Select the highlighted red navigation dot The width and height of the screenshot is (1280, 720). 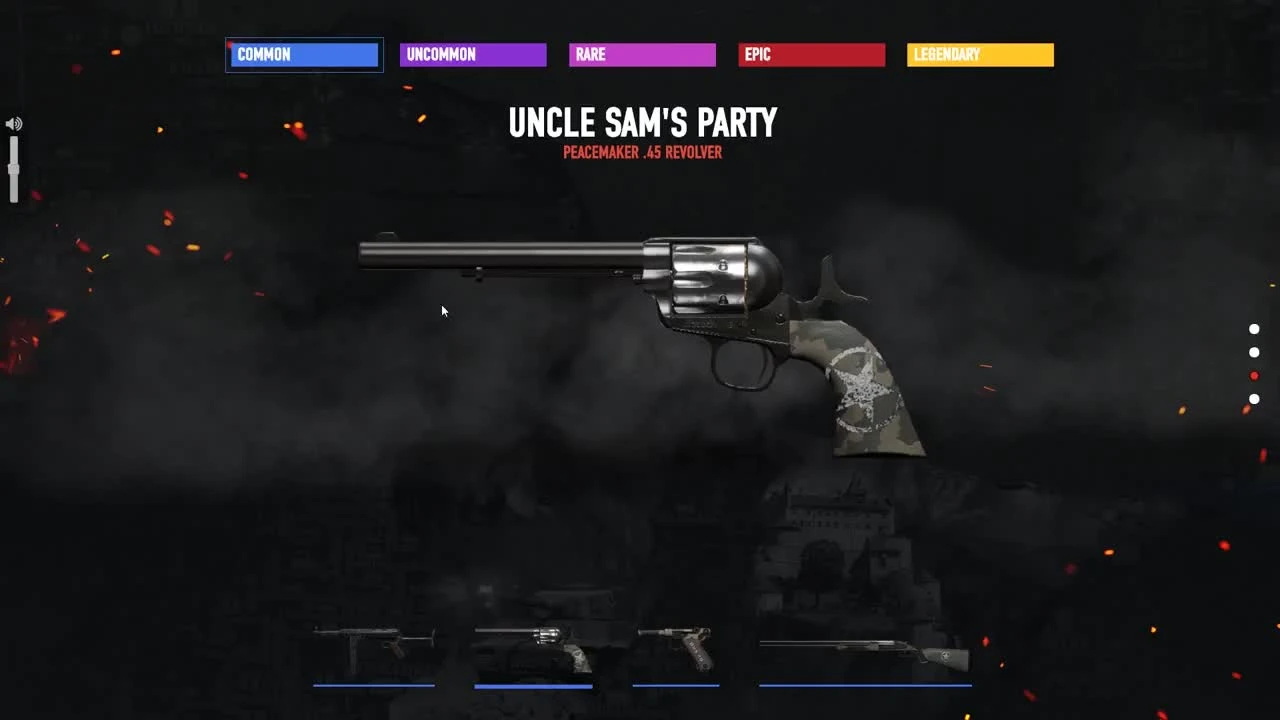click(1255, 375)
